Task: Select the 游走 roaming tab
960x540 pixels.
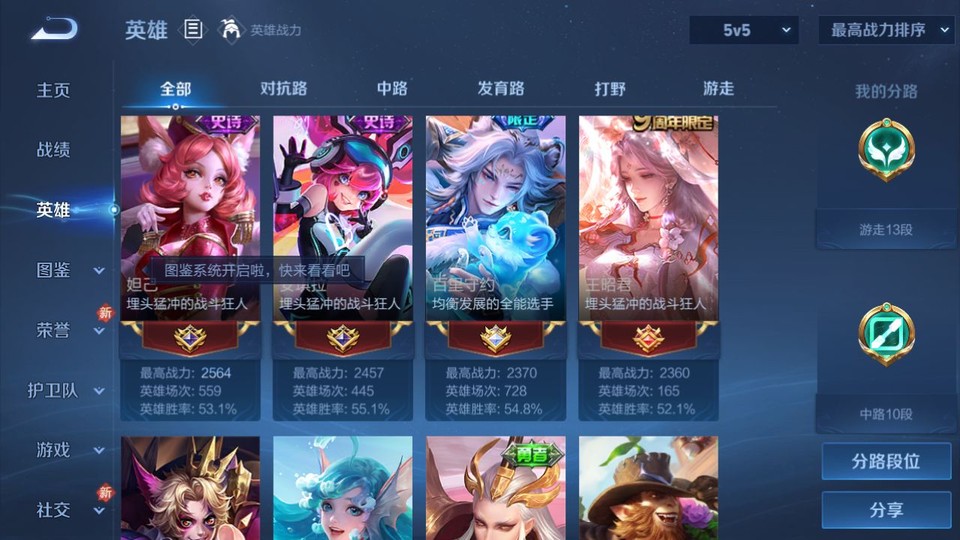Action: tap(718, 89)
